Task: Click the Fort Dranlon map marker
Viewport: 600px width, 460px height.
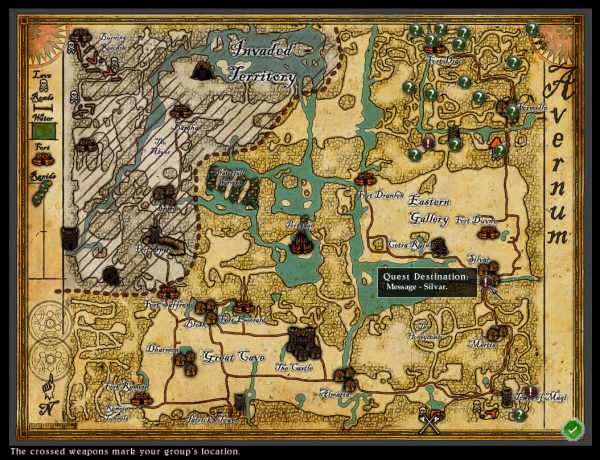Action: click(366, 179)
